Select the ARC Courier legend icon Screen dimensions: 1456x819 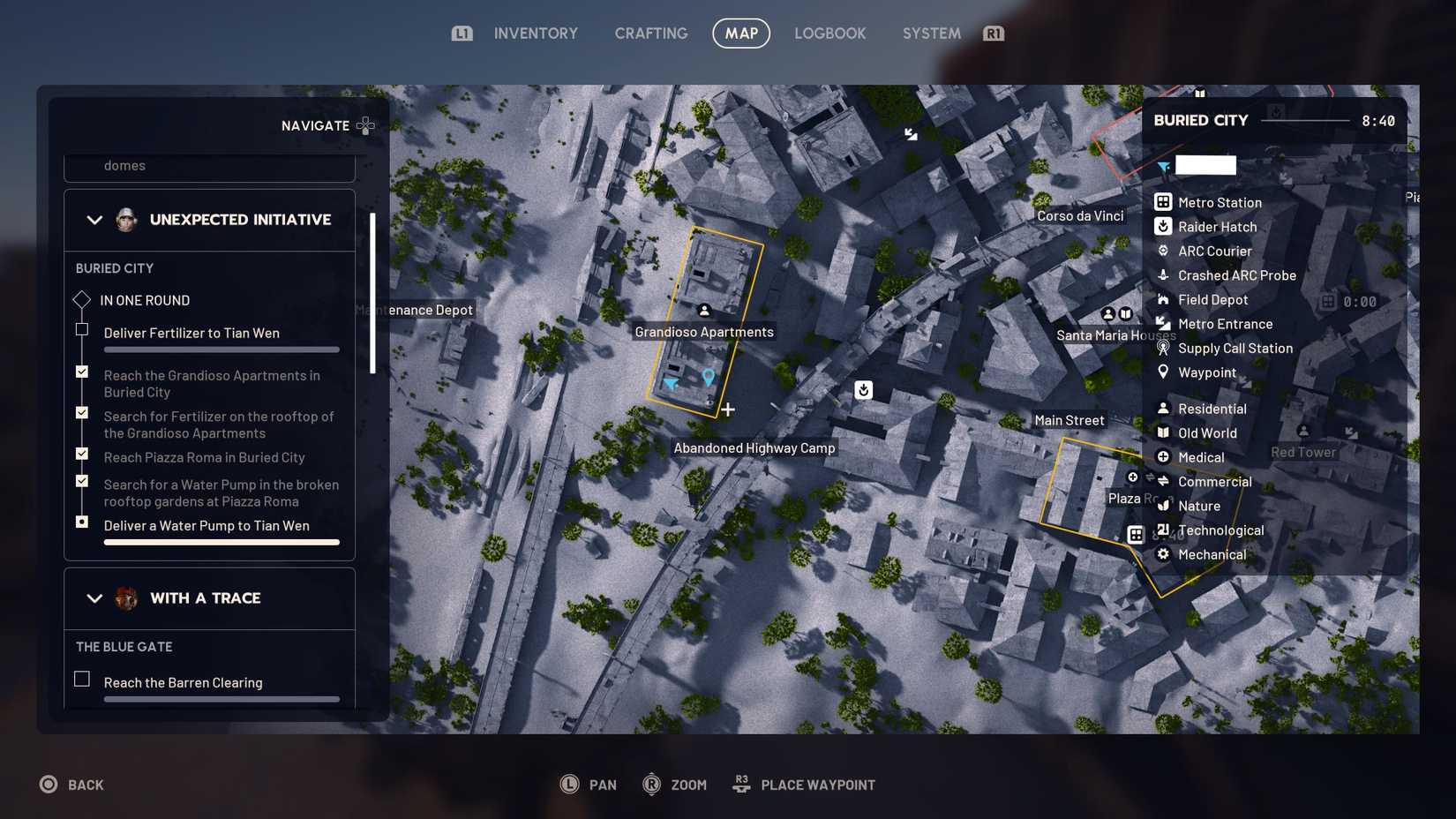coord(1163,251)
